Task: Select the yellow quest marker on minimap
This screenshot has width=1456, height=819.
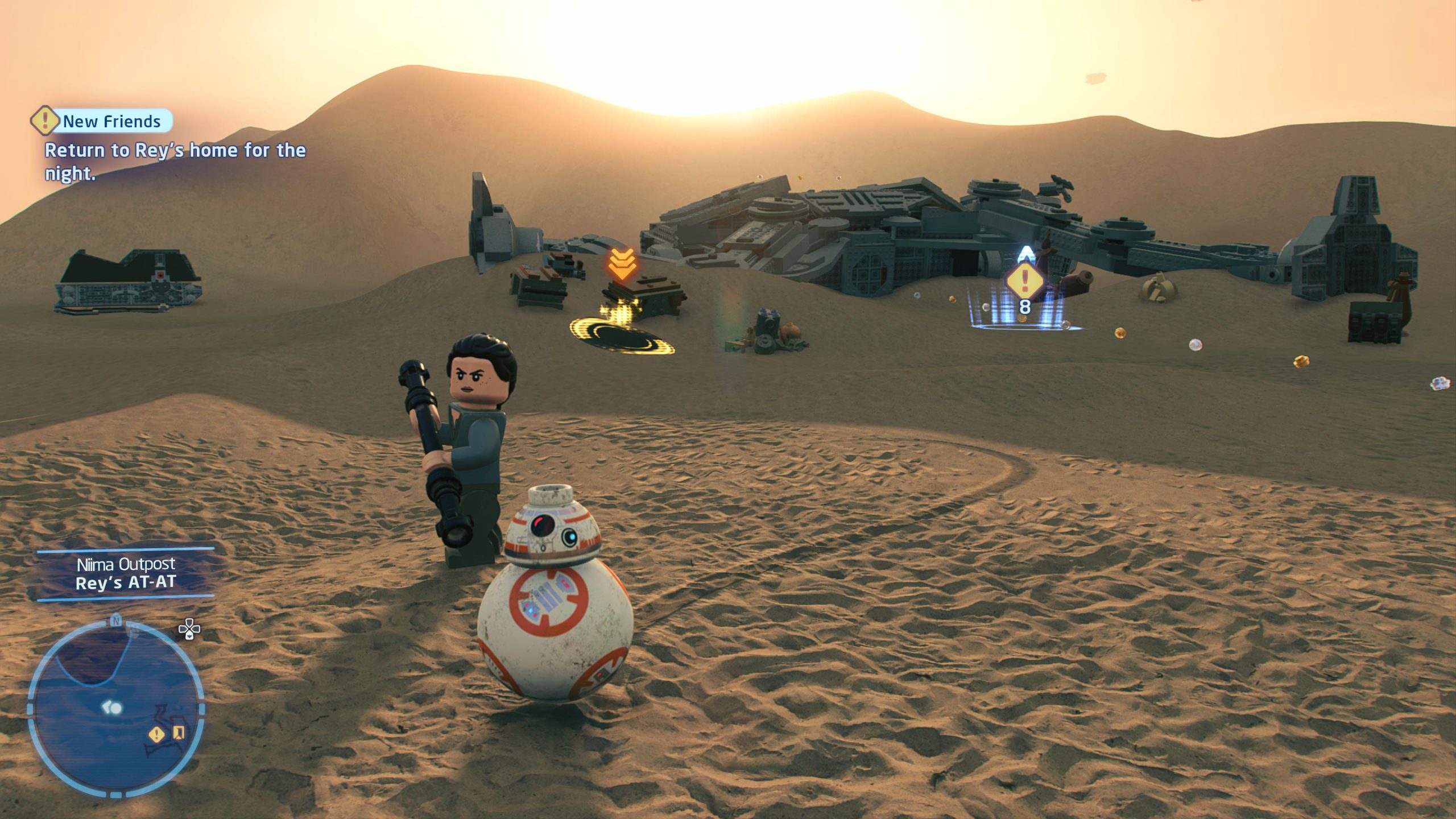Action: point(156,734)
